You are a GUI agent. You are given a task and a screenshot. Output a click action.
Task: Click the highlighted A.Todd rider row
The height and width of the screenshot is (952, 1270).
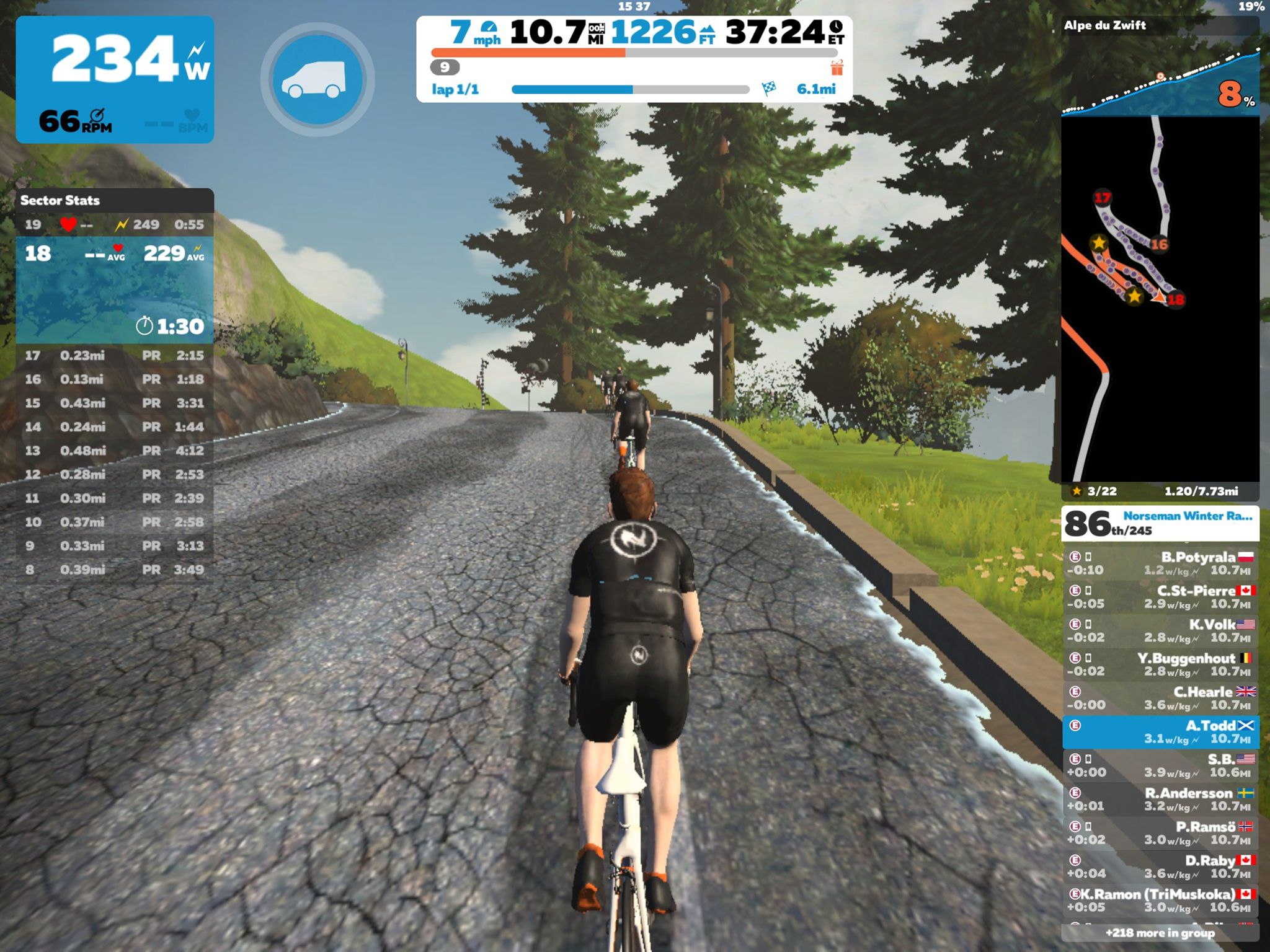[1160, 732]
